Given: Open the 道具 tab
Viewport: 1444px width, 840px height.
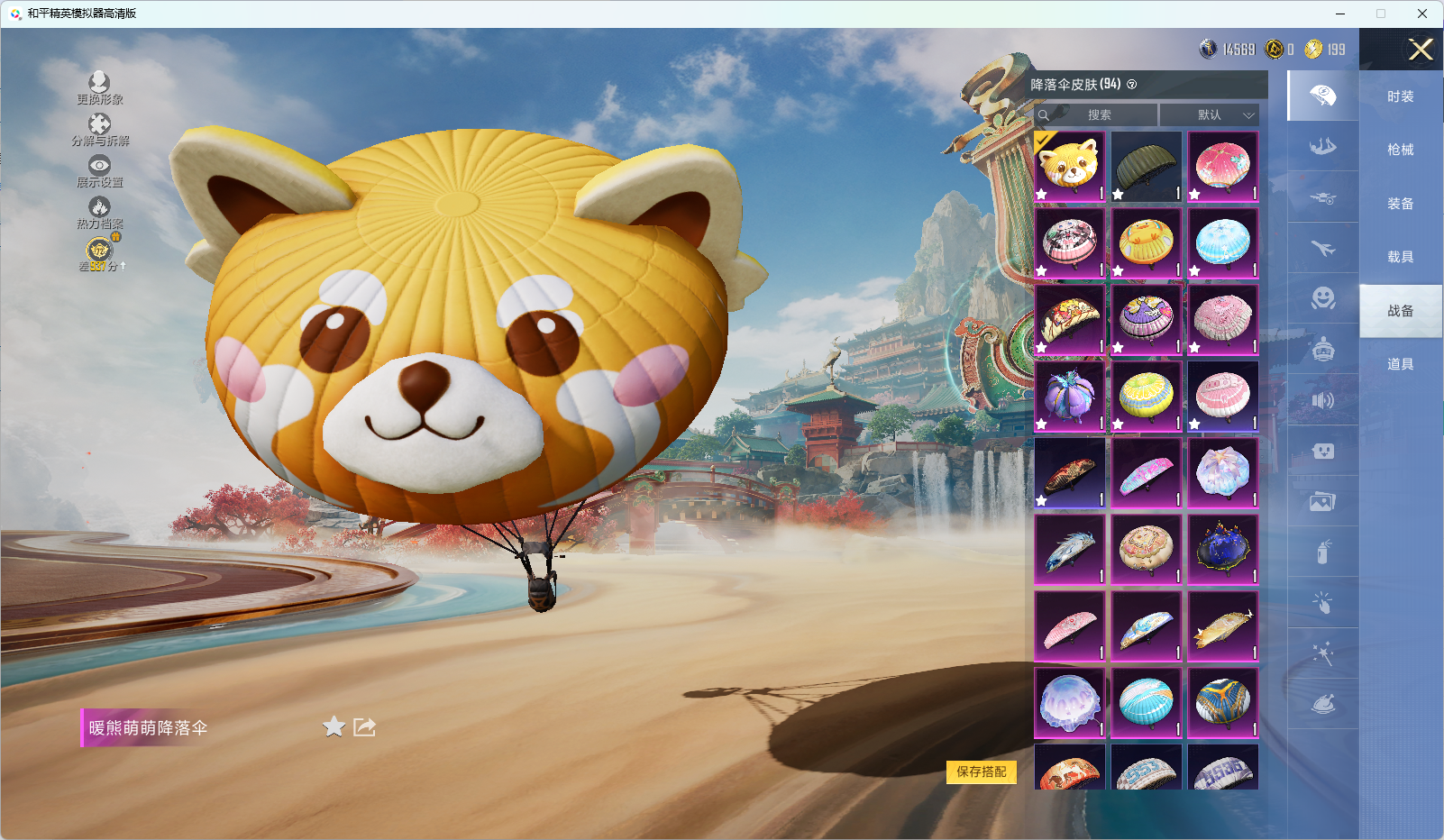Looking at the screenshot, I should point(1400,364).
